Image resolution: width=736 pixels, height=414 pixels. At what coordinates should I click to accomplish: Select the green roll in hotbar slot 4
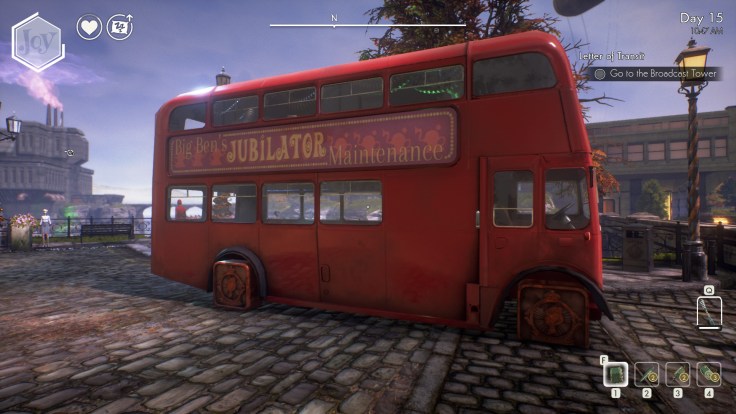[709, 373]
